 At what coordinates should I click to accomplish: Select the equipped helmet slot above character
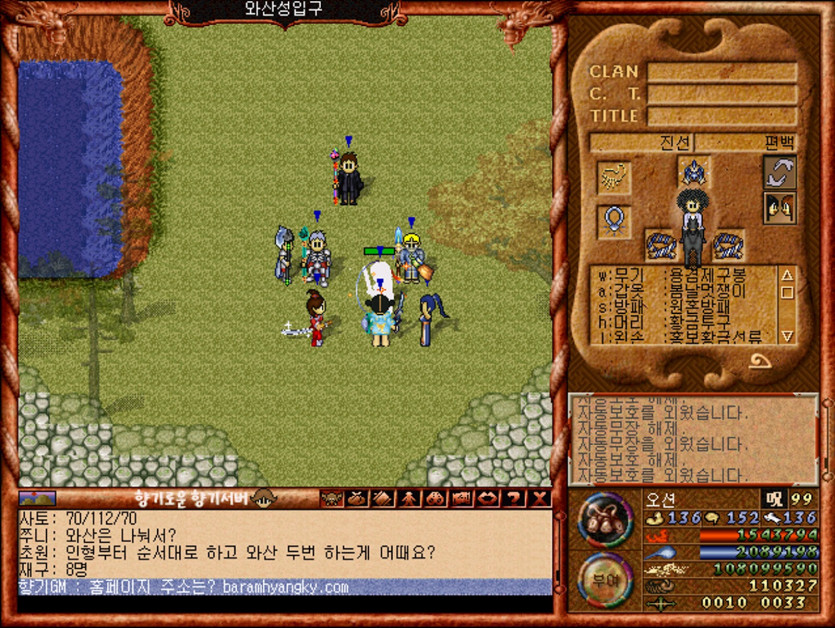(693, 171)
